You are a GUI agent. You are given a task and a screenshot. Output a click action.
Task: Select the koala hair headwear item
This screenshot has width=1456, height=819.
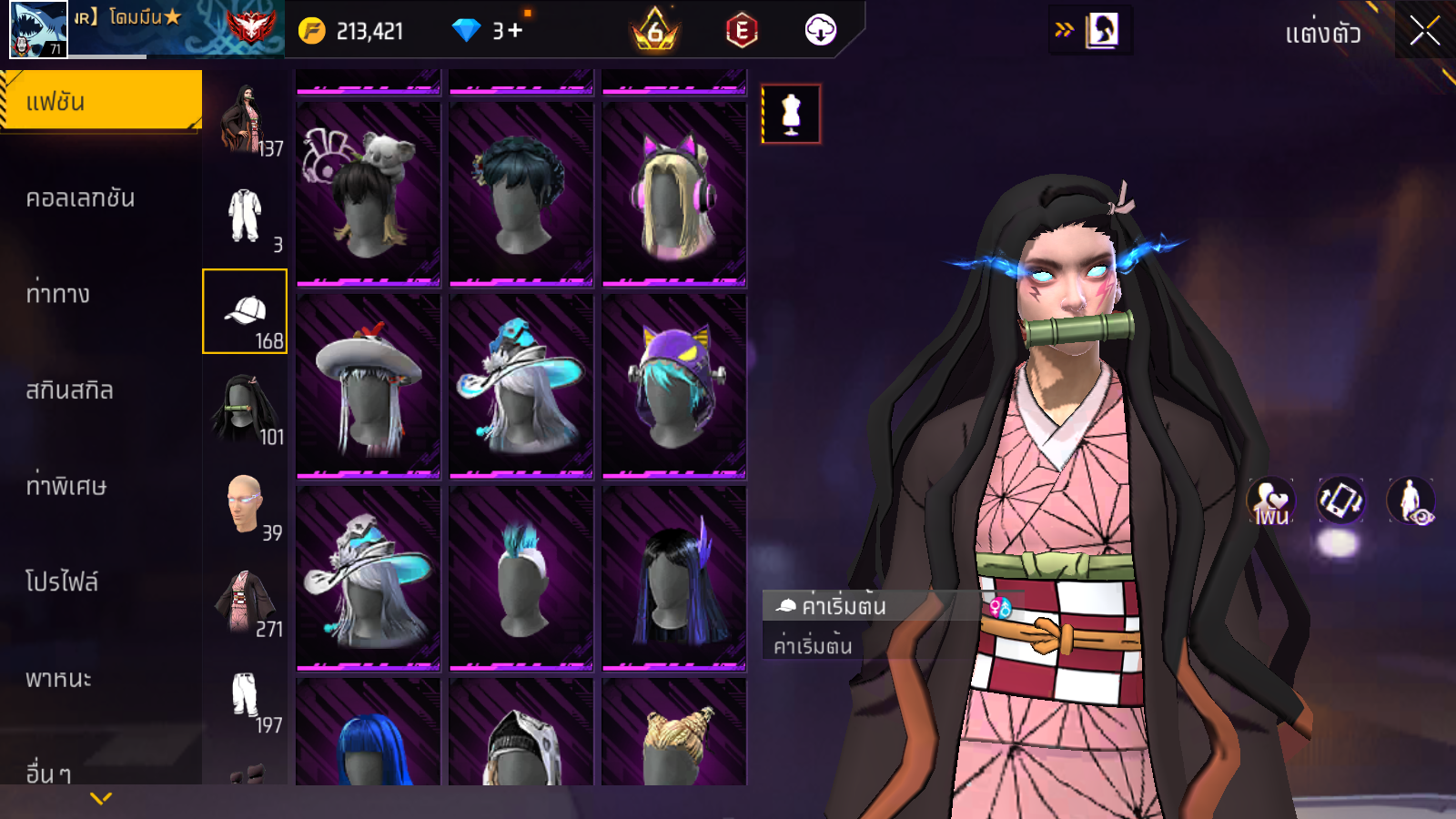pos(369,194)
